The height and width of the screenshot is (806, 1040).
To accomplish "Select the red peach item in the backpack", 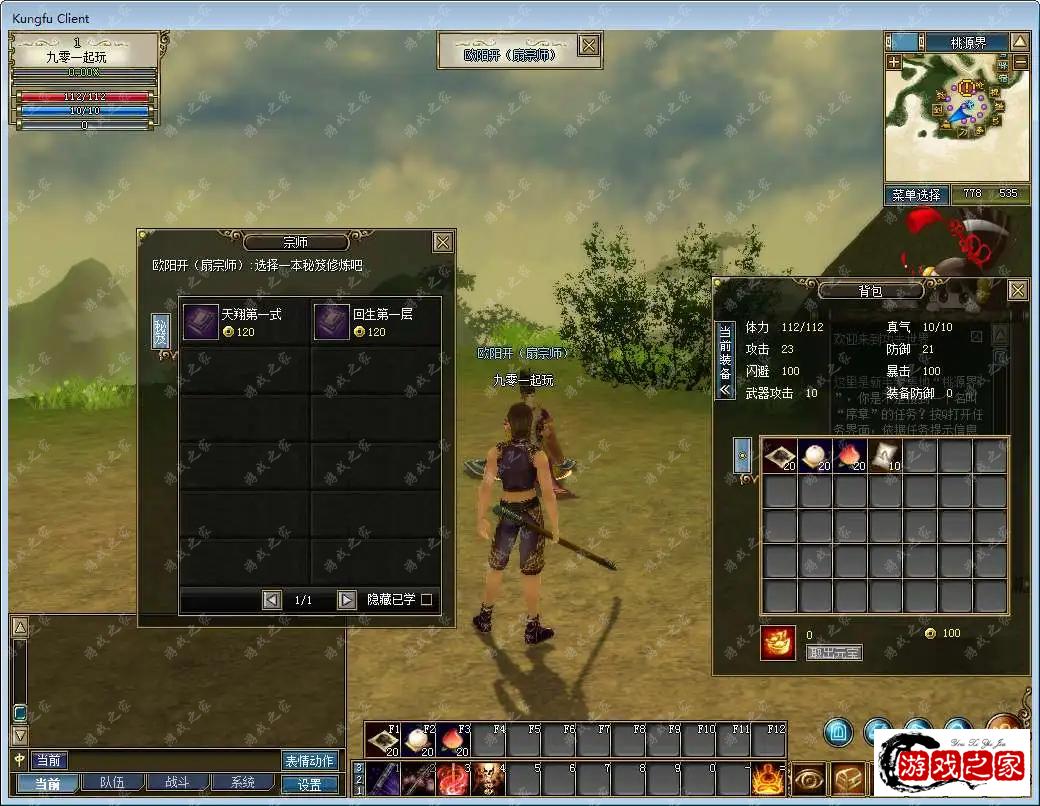I will coord(850,455).
